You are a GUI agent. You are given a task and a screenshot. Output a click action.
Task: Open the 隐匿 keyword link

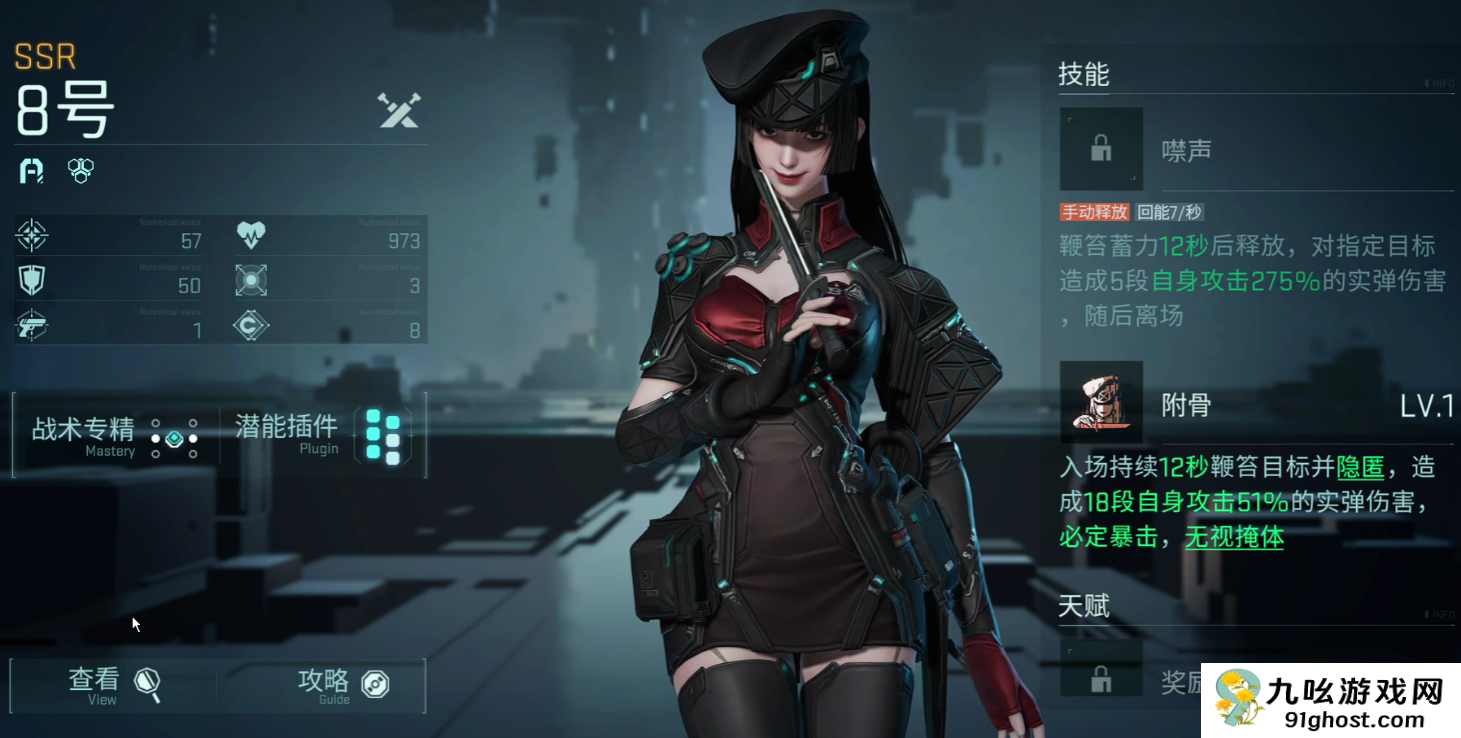1360,467
